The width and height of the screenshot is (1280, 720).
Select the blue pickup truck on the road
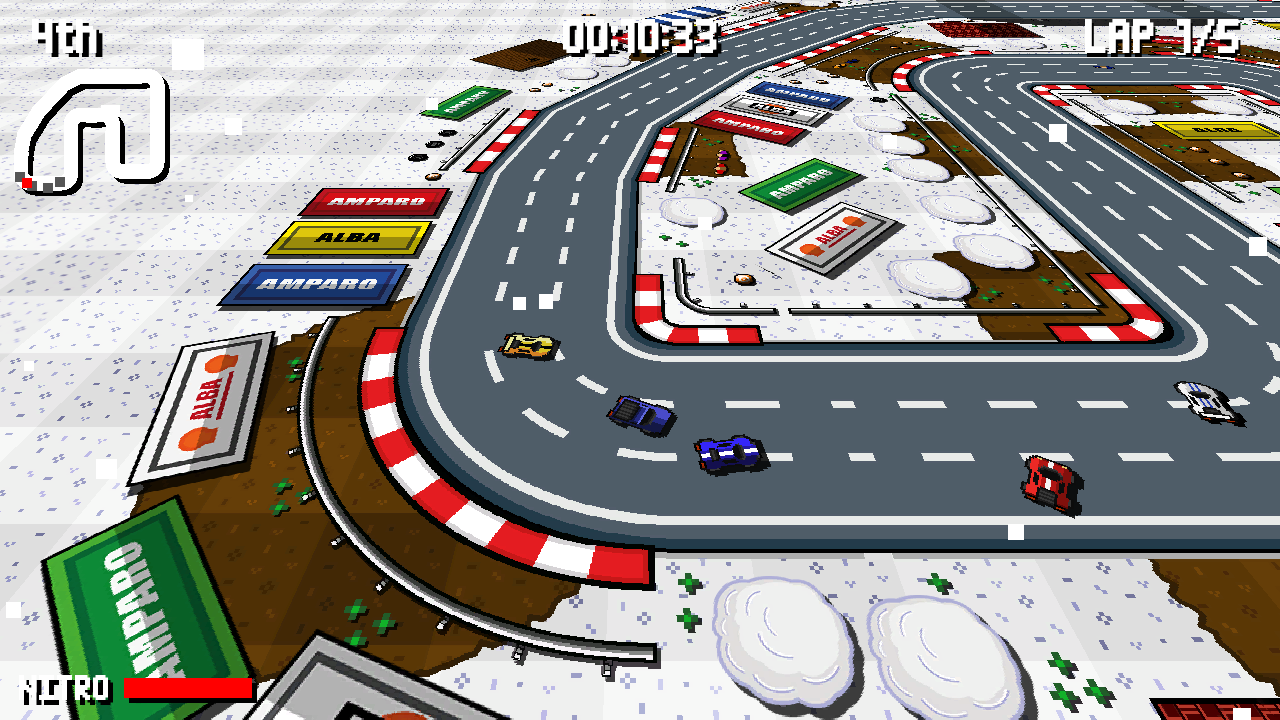pyautogui.click(x=638, y=416)
